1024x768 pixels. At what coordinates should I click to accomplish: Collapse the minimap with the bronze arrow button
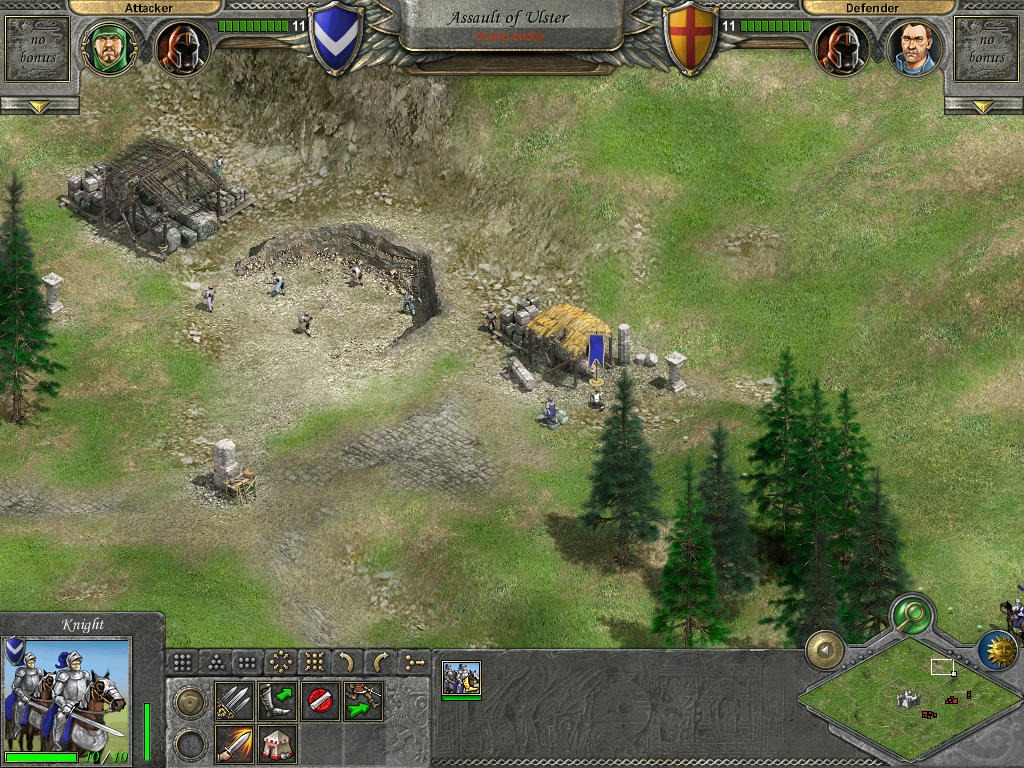[x=826, y=651]
